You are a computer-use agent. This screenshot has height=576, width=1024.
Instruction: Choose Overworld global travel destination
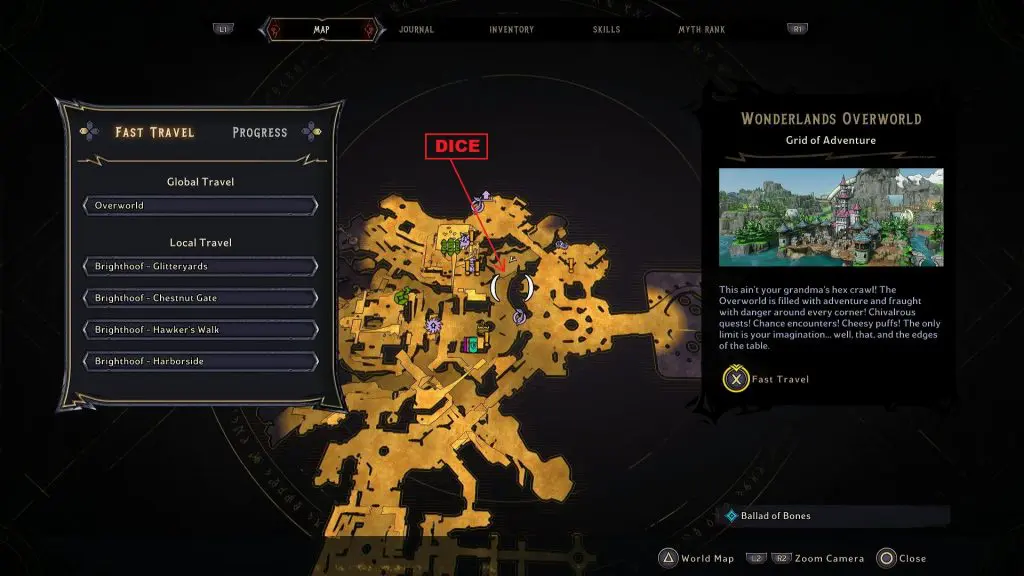(x=201, y=206)
